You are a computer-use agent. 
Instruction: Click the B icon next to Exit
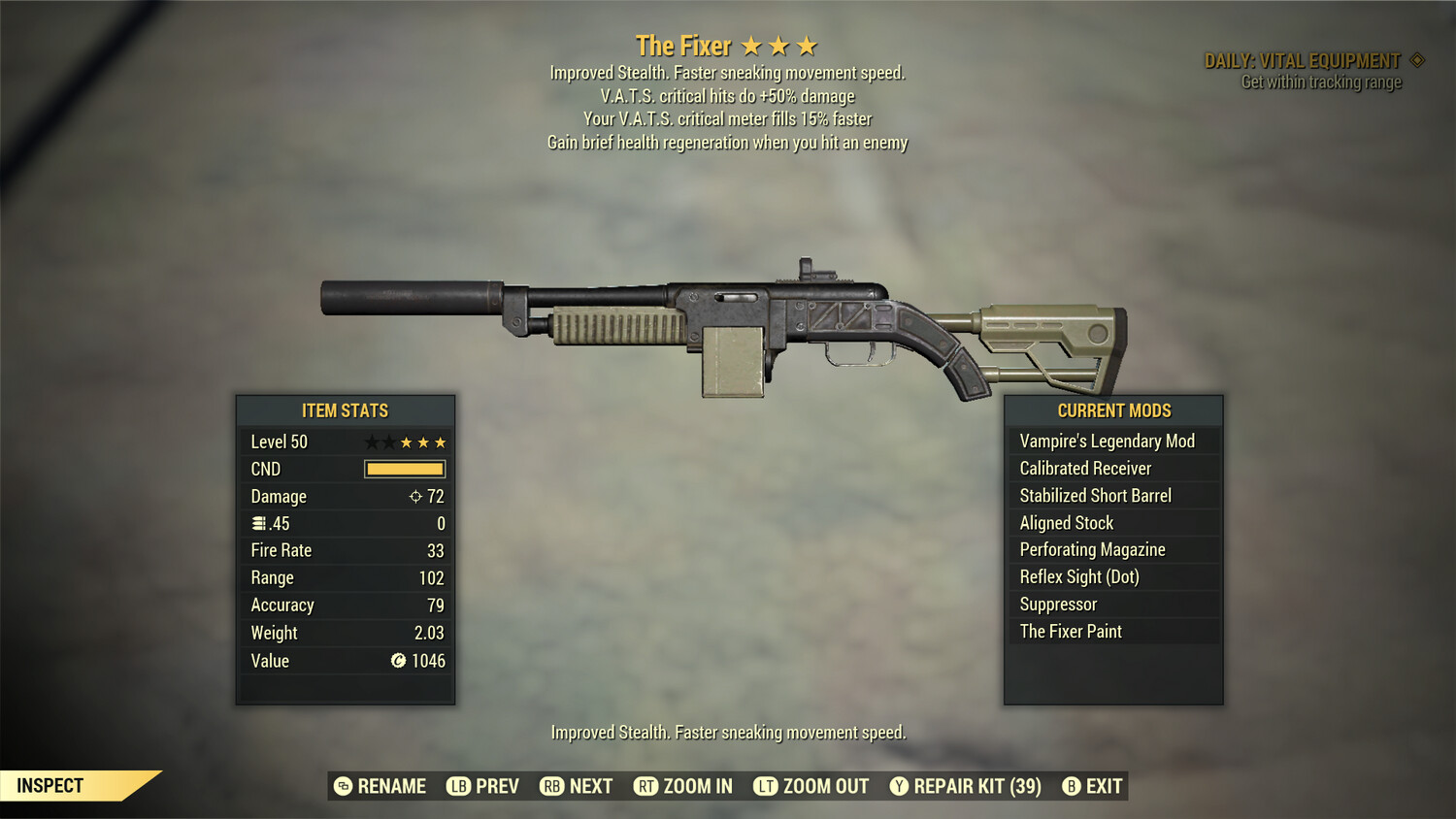(1072, 786)
